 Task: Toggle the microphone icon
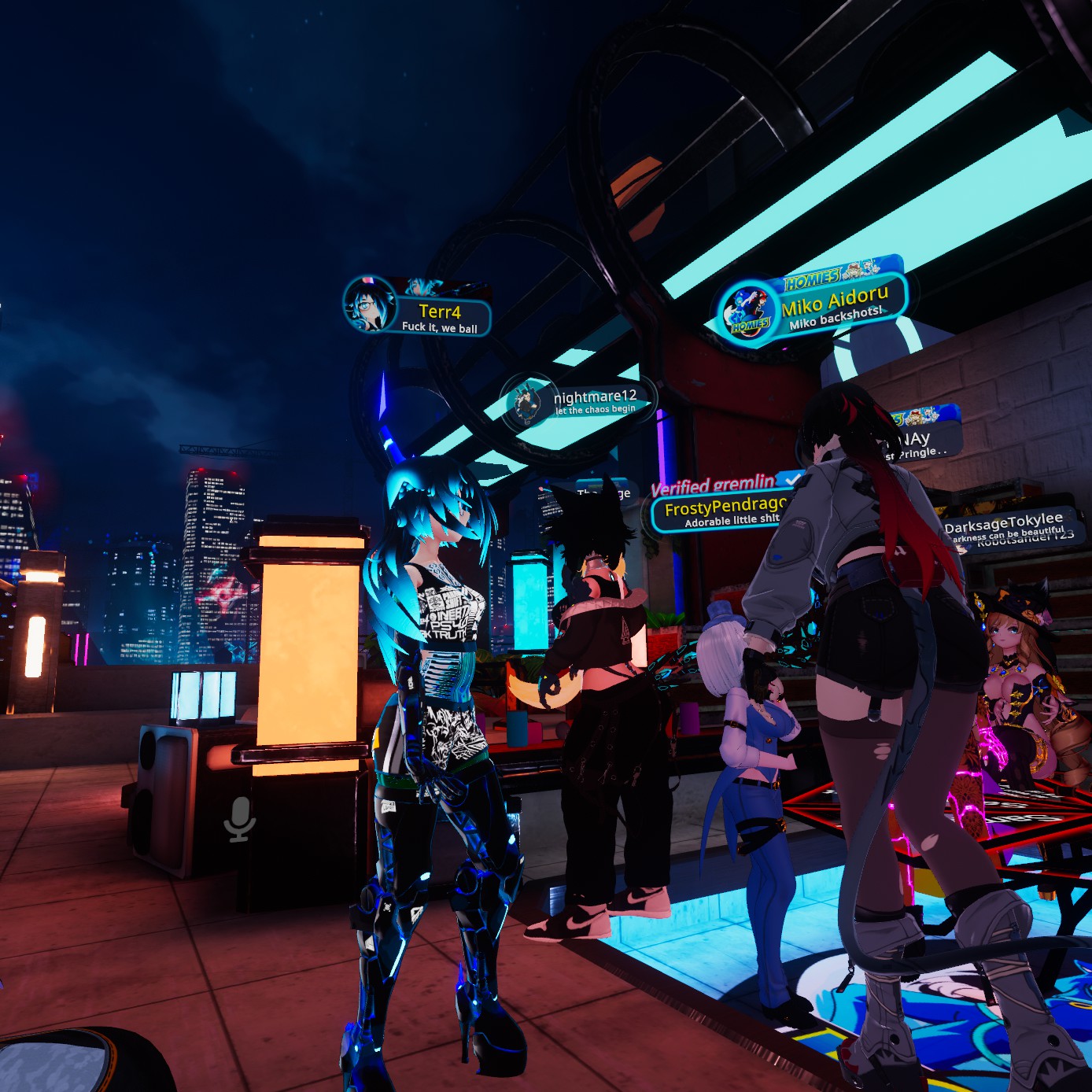tap(239, 819)
